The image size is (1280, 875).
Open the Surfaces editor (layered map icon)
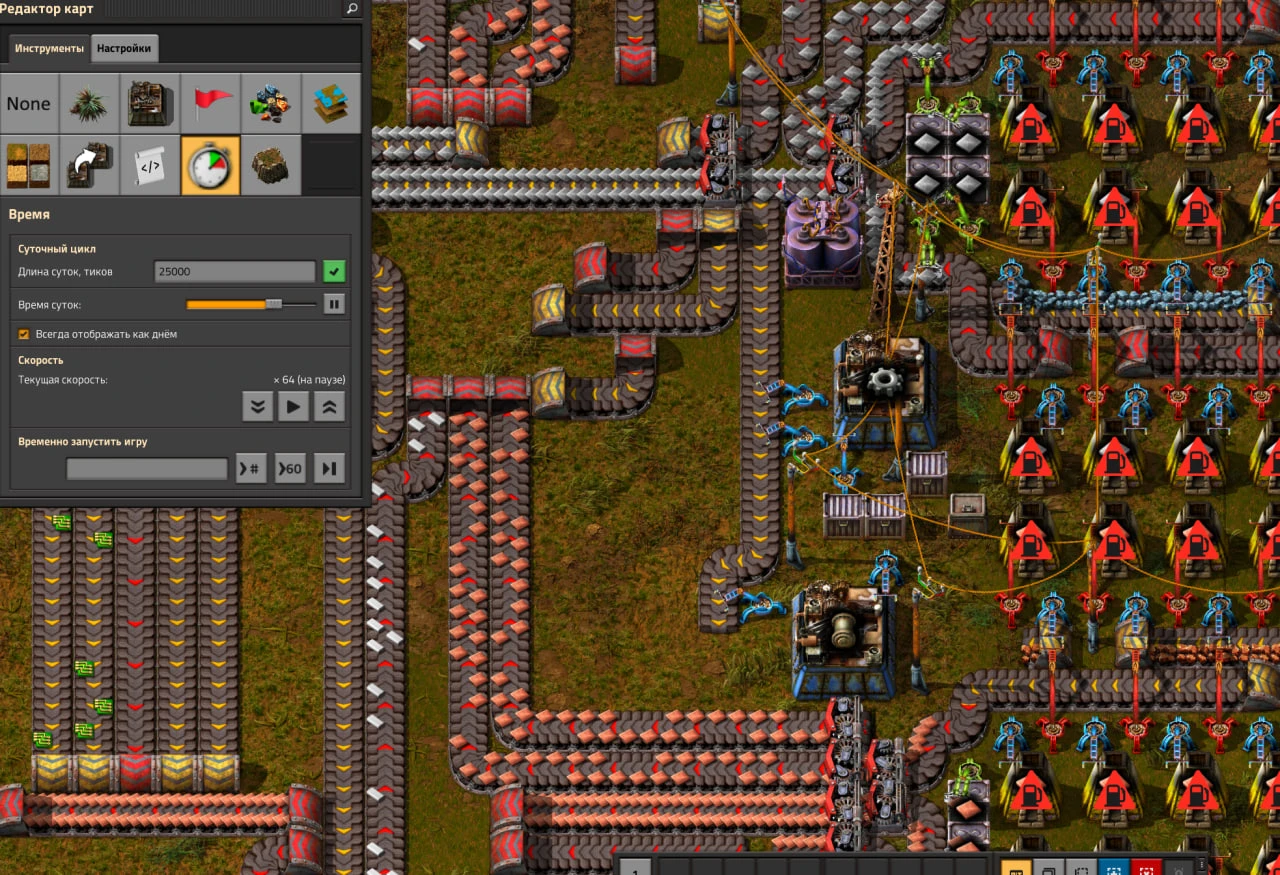331,103
